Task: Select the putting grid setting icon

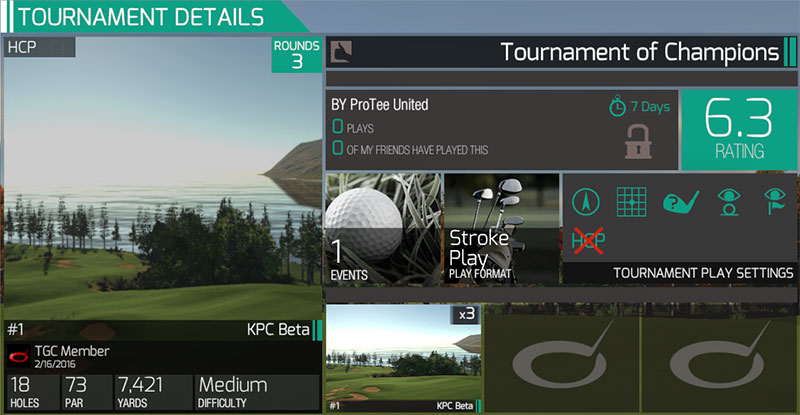Action: [633, 202]
